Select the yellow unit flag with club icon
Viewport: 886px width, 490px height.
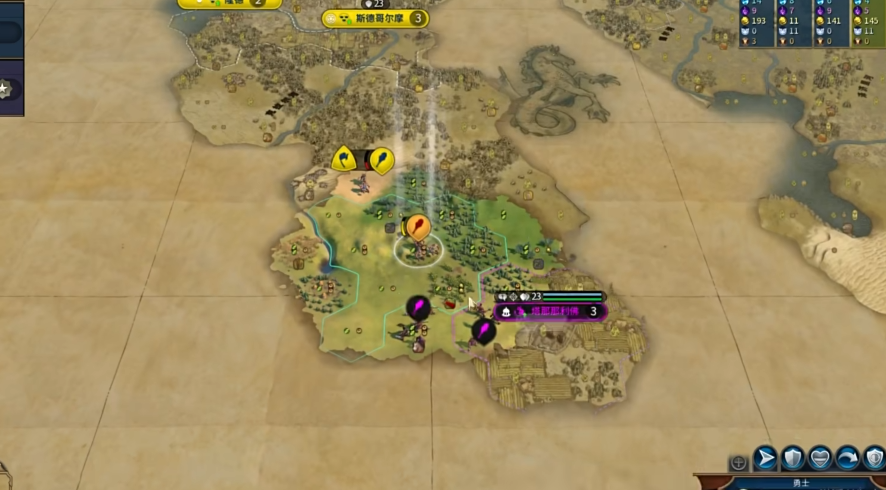pos(381,160)
